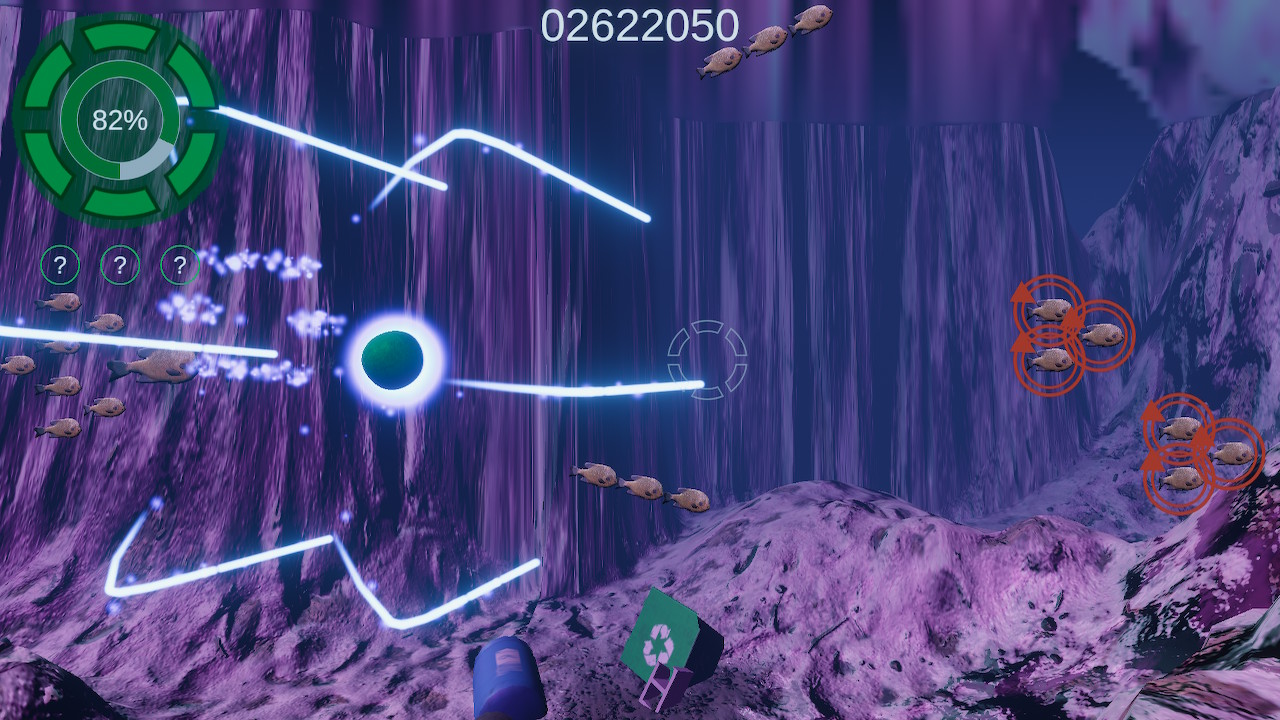The width and height of the screenshot is (1280, 720).
Task: Select the middle question mark power-up slot
Action: (119, 265)
